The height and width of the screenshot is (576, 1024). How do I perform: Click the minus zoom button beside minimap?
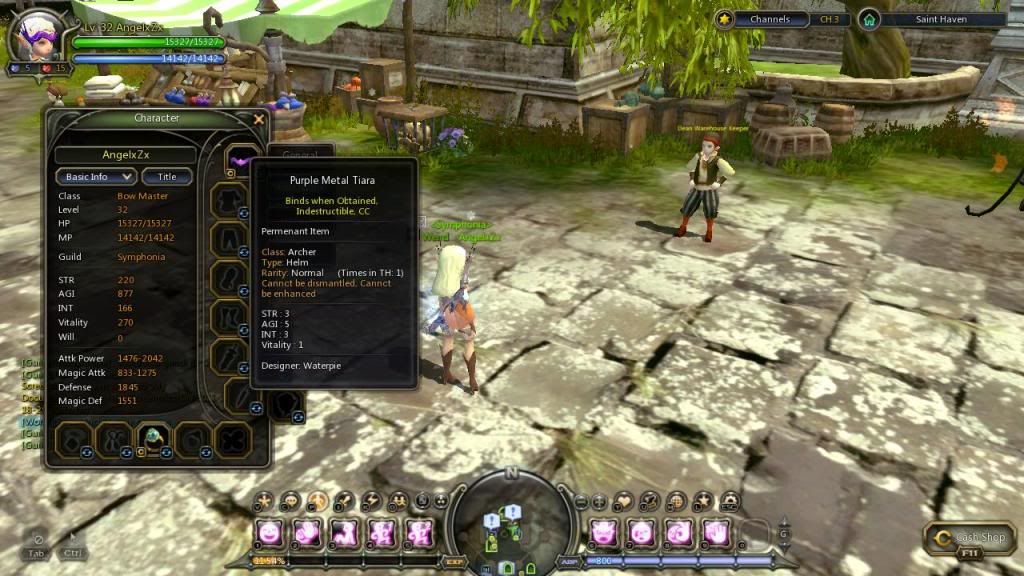pyautogui.click(x=580, y=501)
